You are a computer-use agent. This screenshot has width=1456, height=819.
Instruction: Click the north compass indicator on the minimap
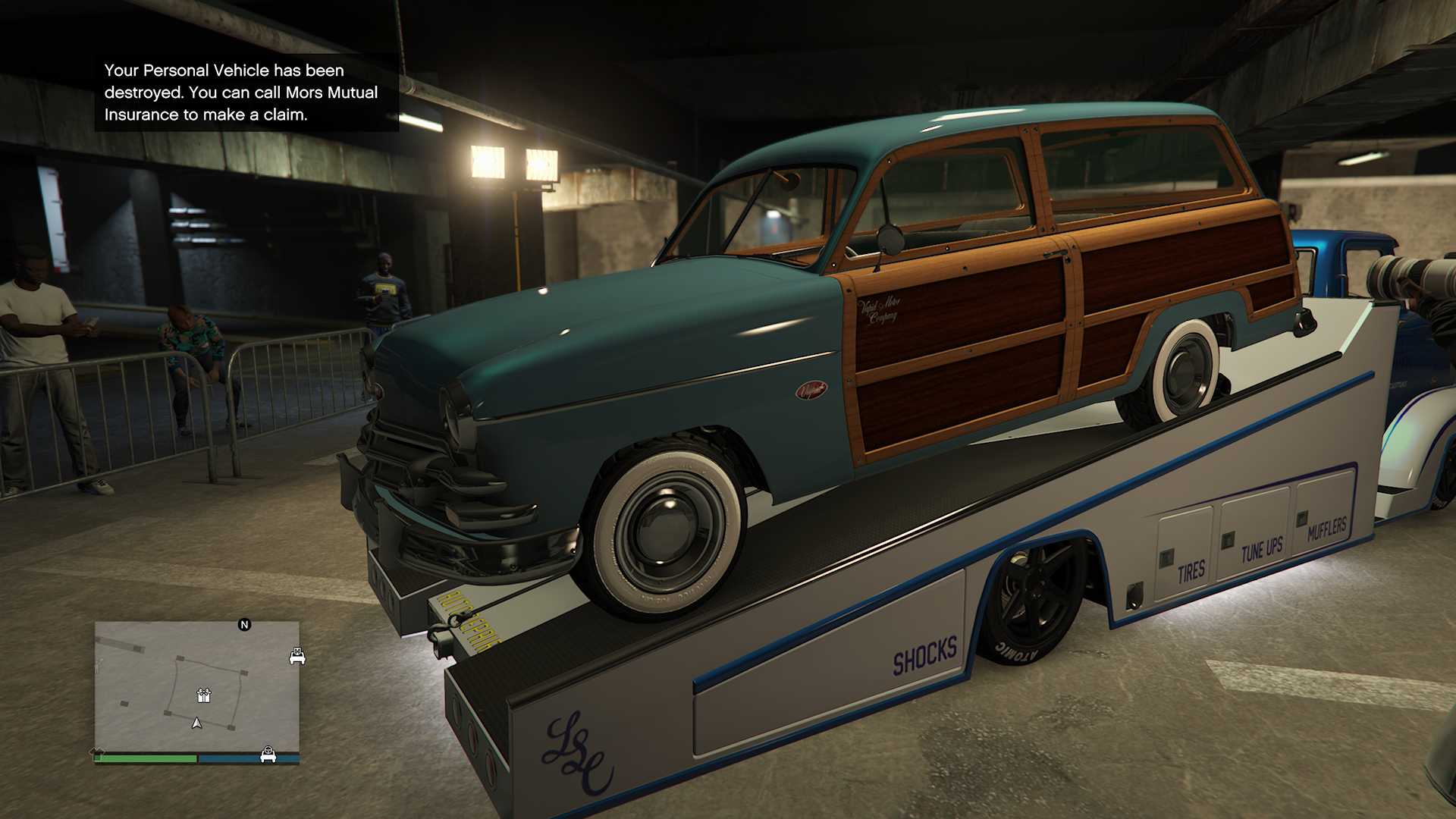[244, 625]
